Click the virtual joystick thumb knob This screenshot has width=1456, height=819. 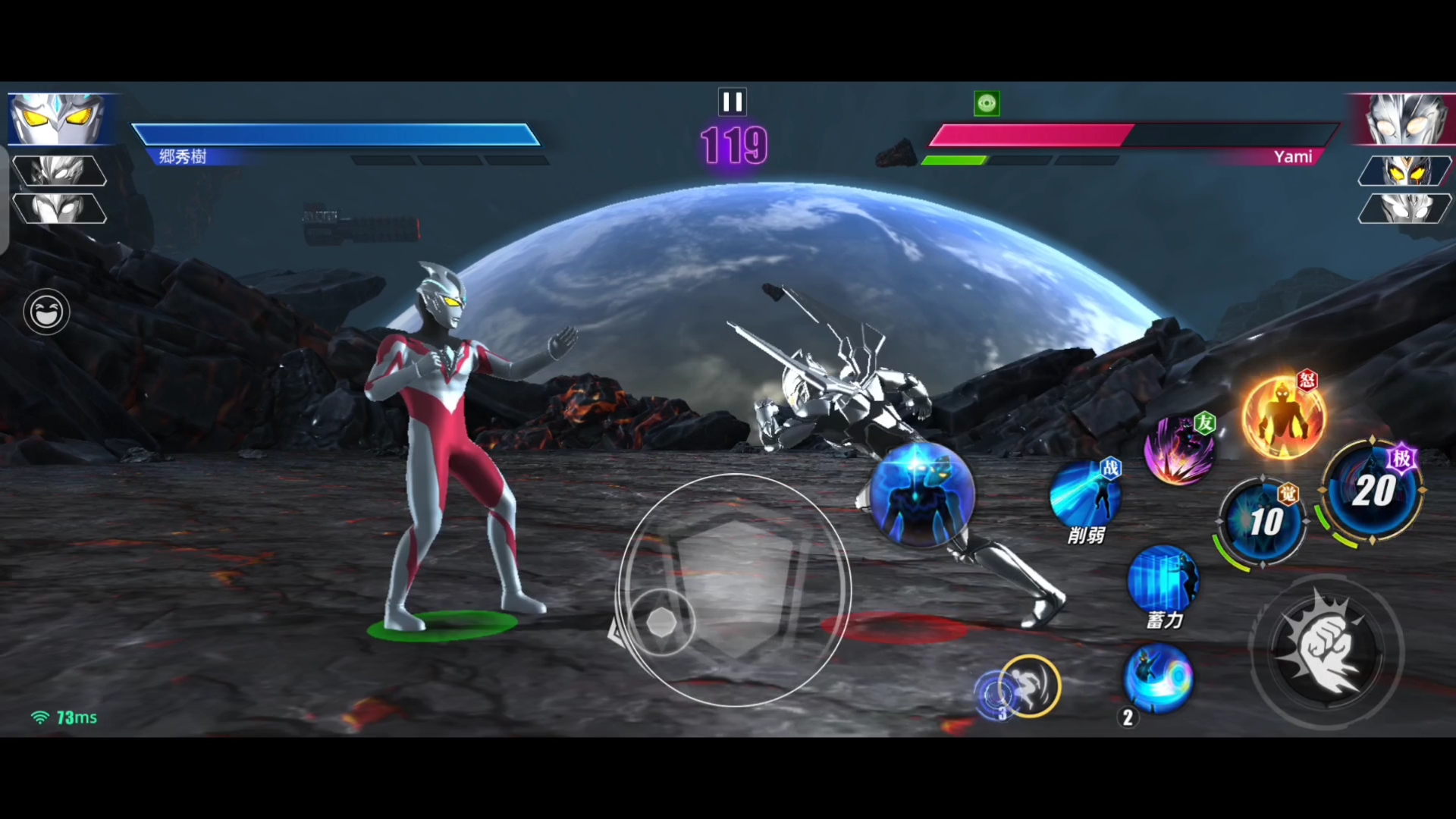coord(661,623)
